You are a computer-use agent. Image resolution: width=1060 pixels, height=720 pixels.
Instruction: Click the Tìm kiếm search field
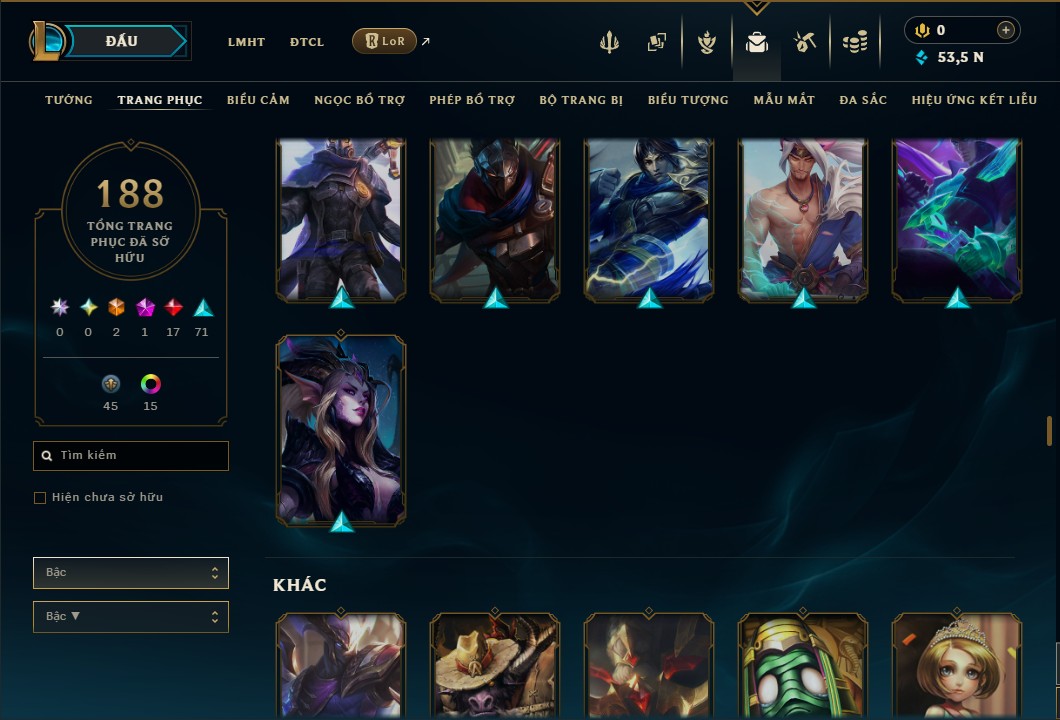[131, 456]
